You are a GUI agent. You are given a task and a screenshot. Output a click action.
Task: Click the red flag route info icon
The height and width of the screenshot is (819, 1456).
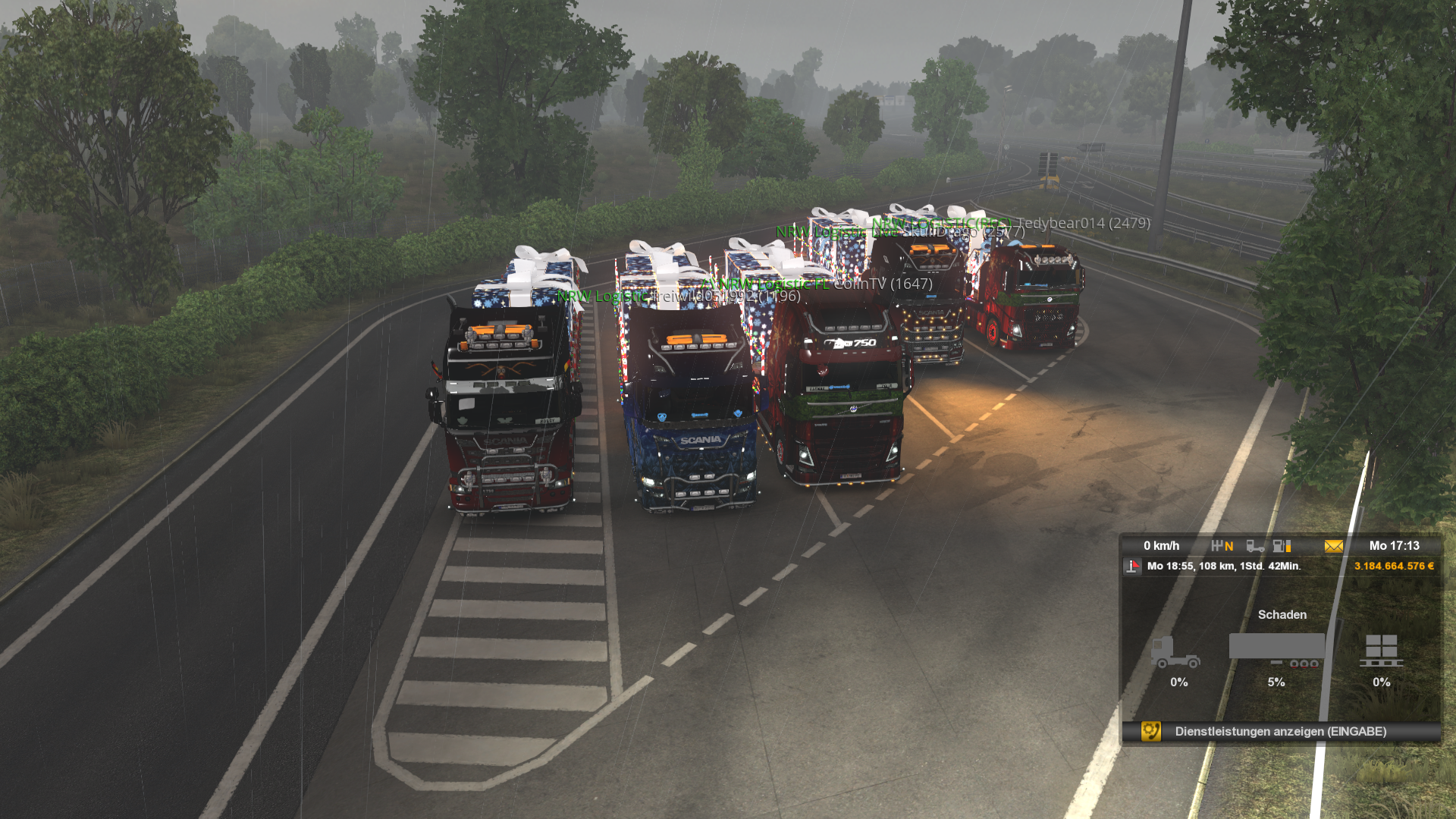[x=1132, y=566]
